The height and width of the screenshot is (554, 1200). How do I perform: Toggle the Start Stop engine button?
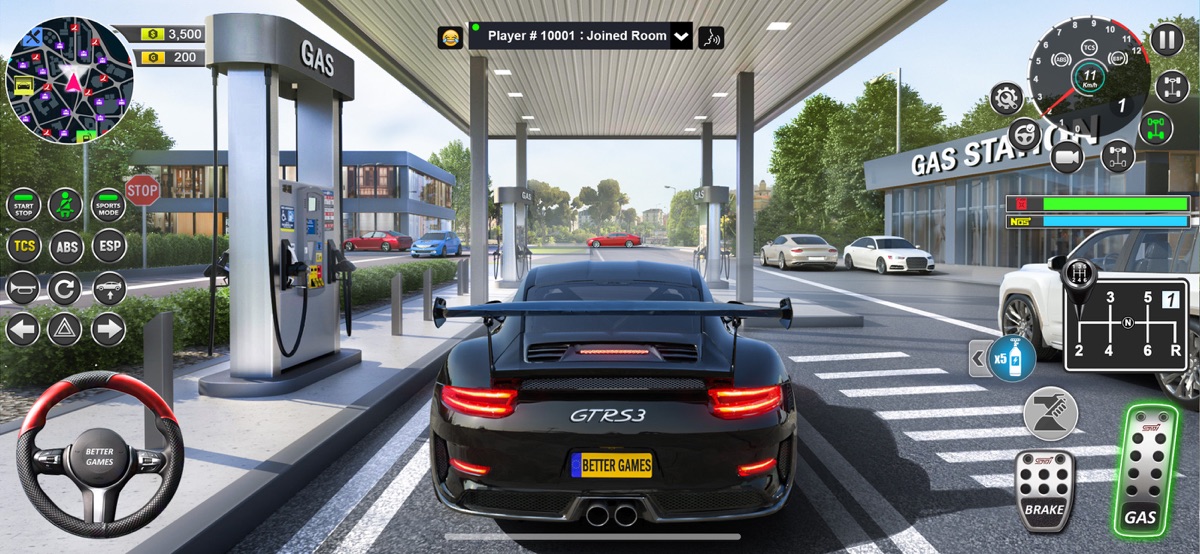(x=23, y=205)
